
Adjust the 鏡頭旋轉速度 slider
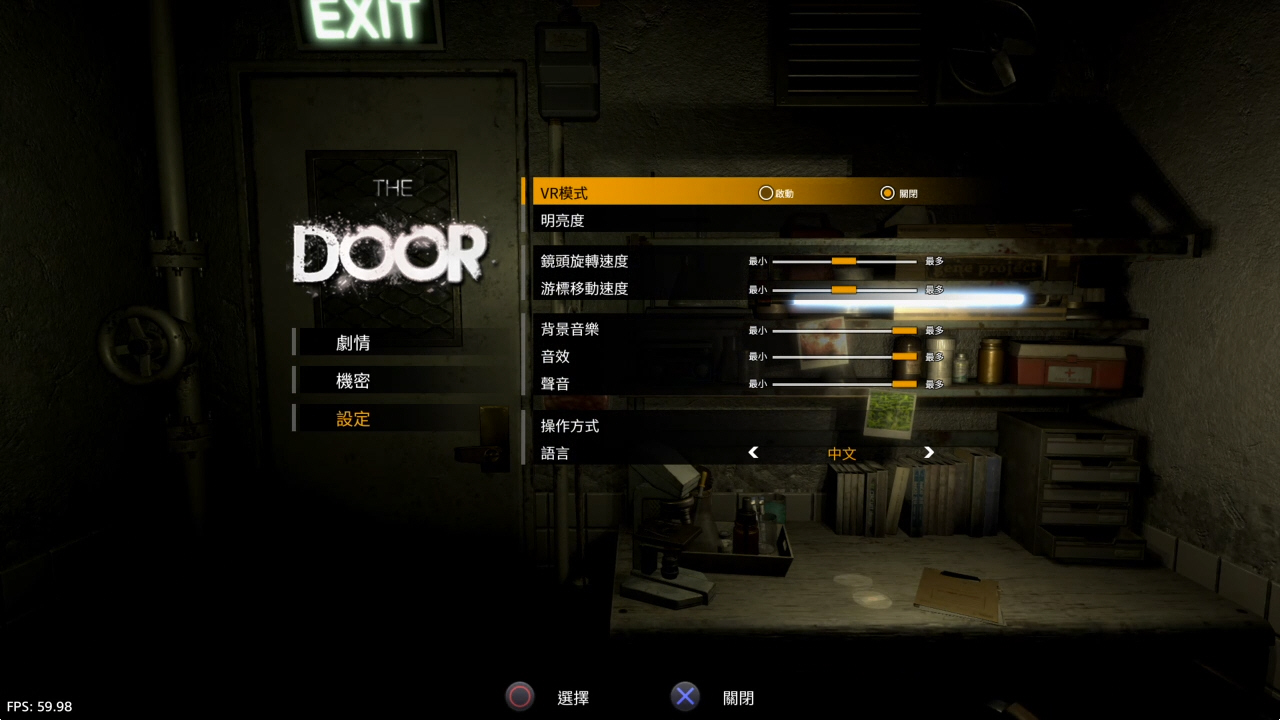(844, 261)
